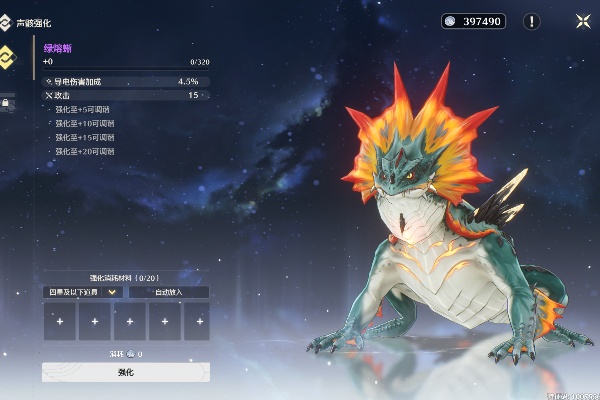Open the exclamation mark info button
Screen dimensions: 600x400
point(532,21)
